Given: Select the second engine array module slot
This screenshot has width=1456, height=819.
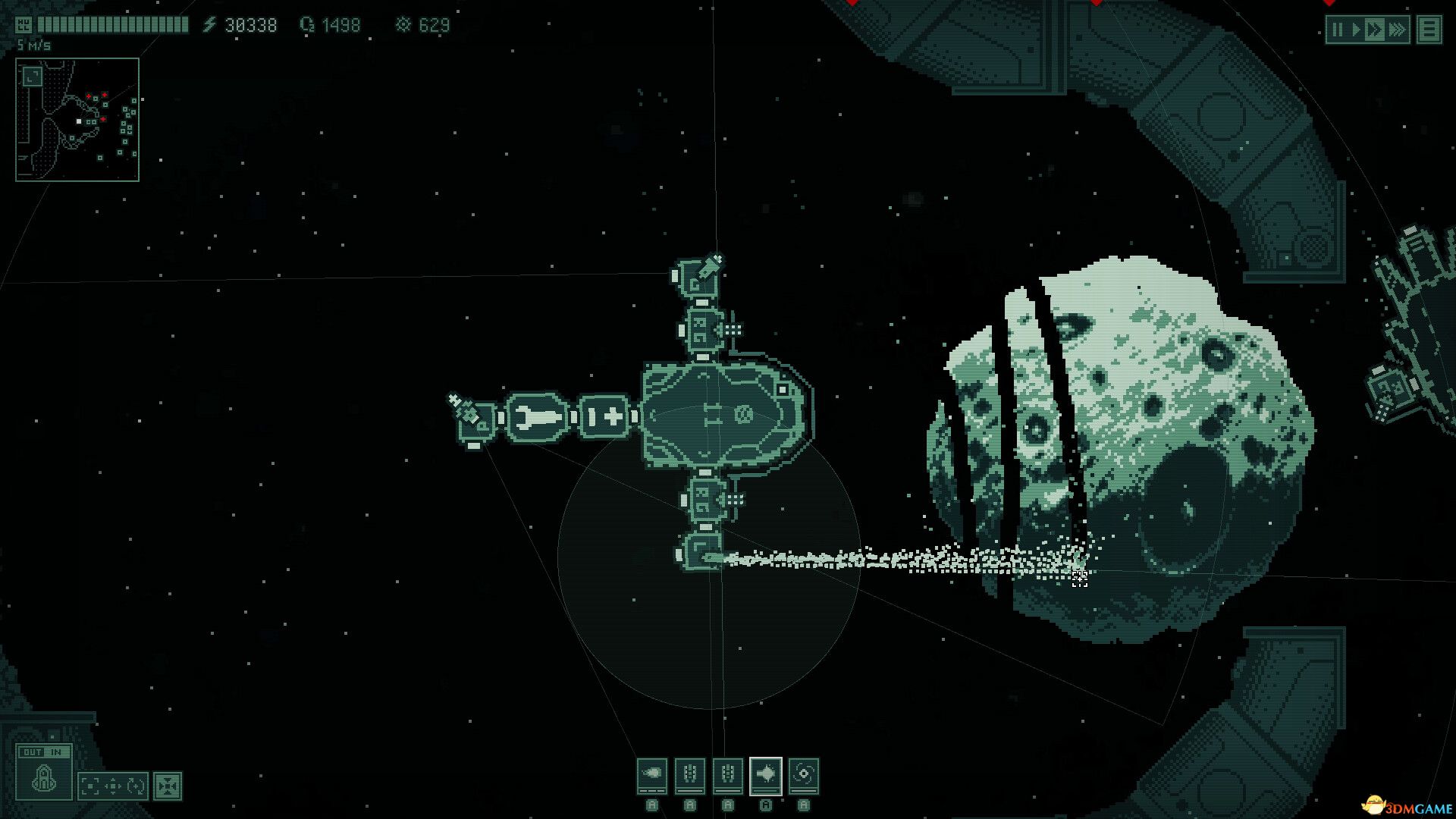Looking at the screenshot, I should [728, 776].
